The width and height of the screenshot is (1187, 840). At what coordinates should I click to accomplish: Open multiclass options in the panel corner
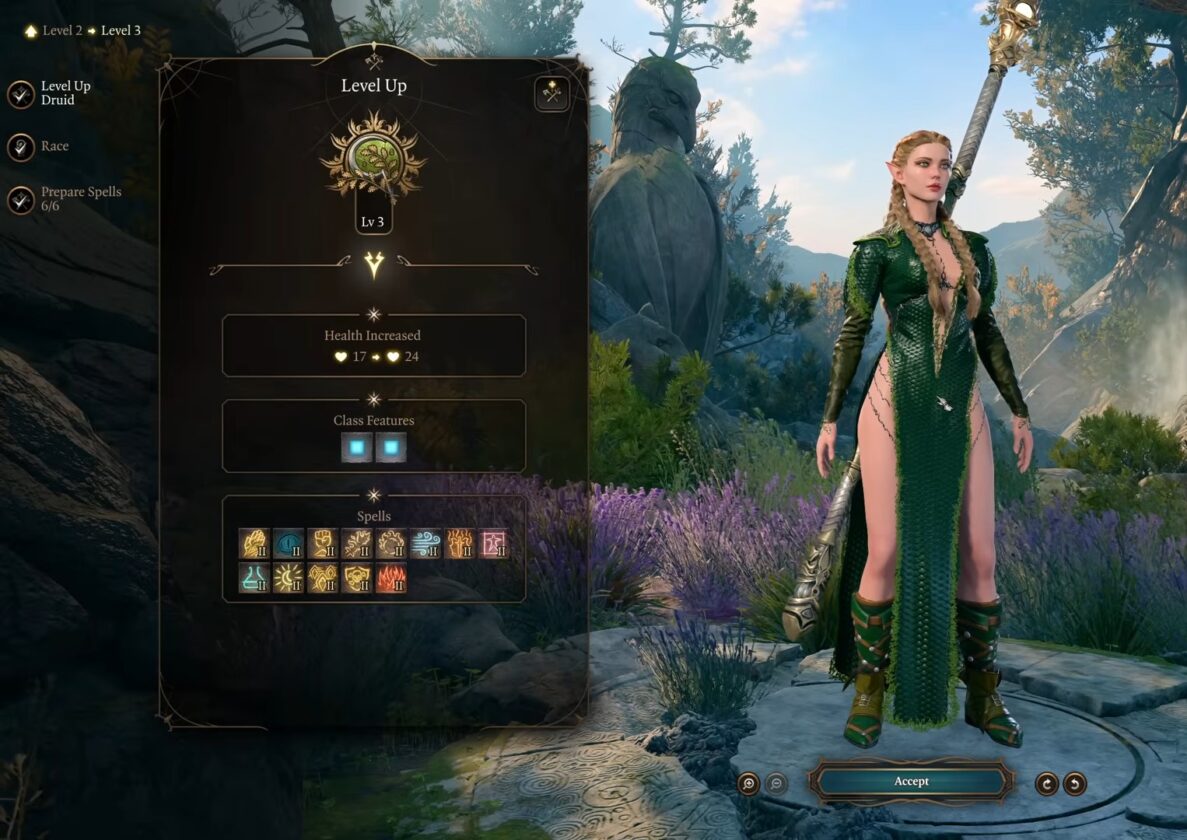[x=551, y=93]
